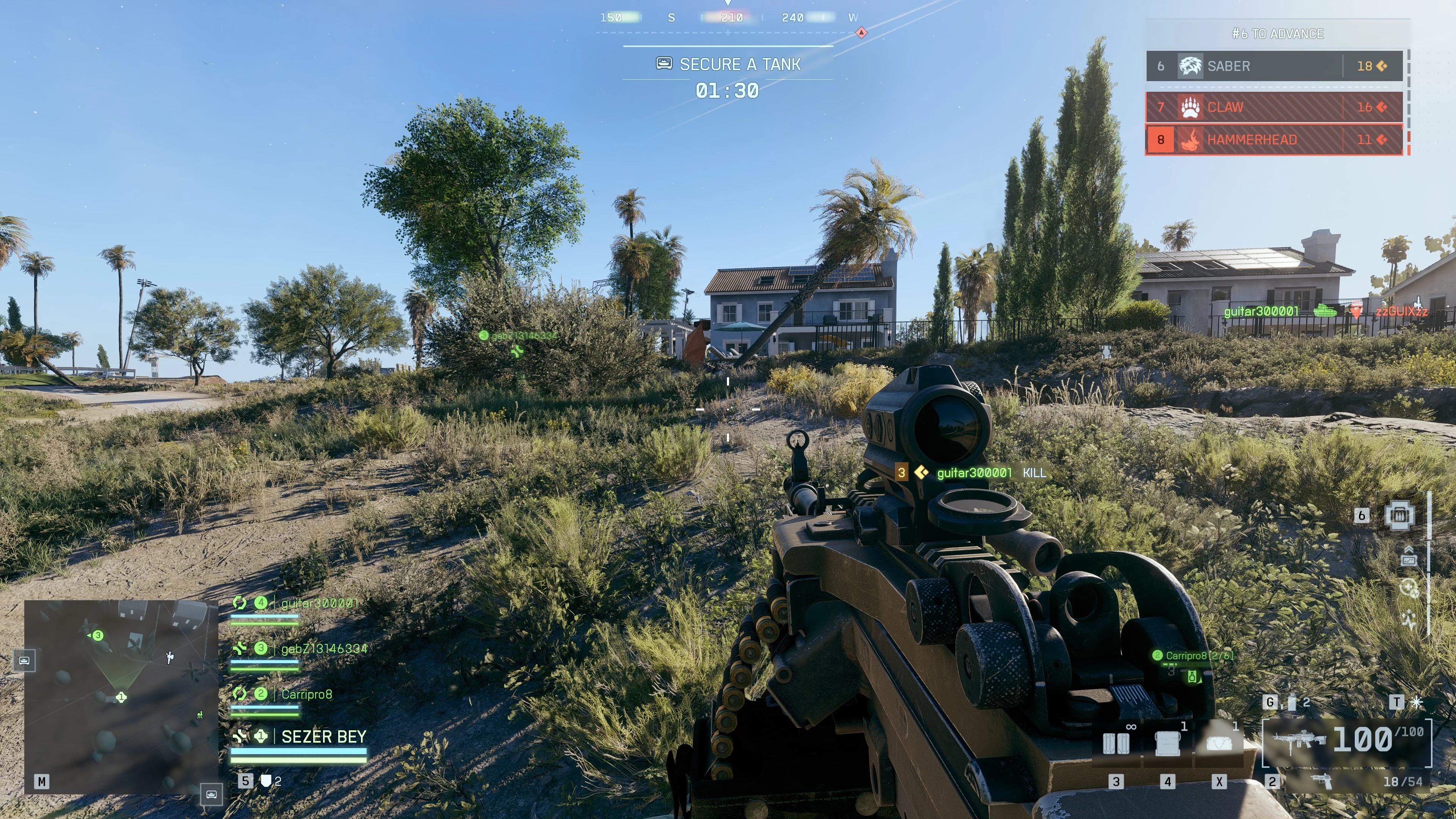Select SEZER BEY in the squad list
The width and height of the screenshot is (1456, 819).
tap(323, 737)
